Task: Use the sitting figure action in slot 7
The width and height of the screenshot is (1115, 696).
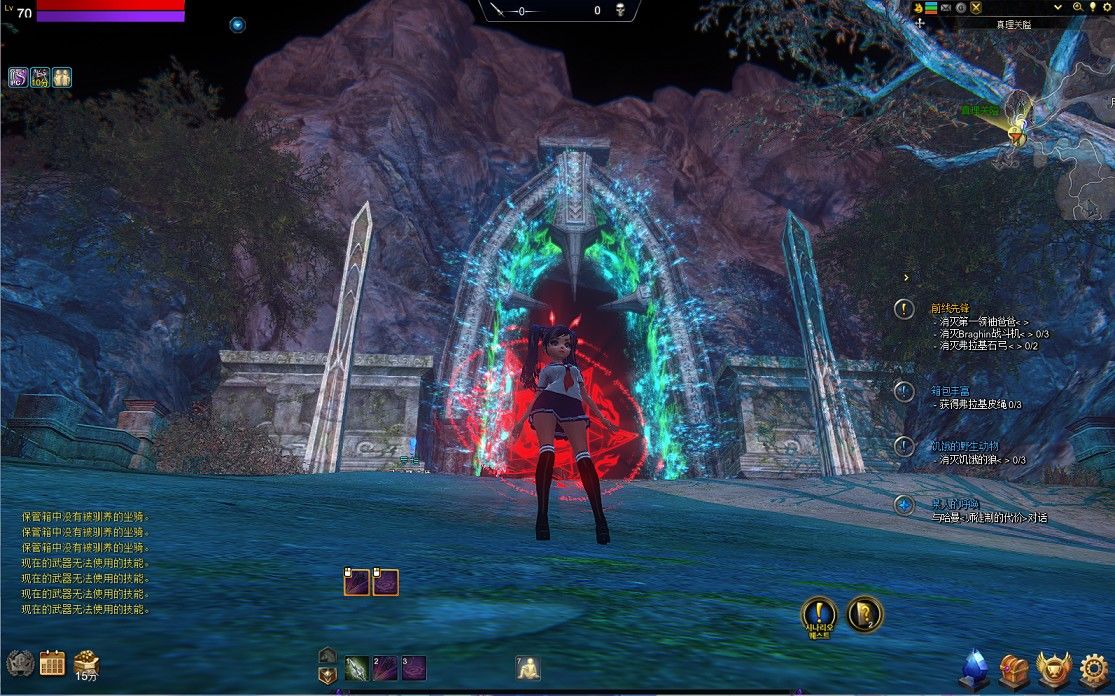Action: click(x=528, y=668)
